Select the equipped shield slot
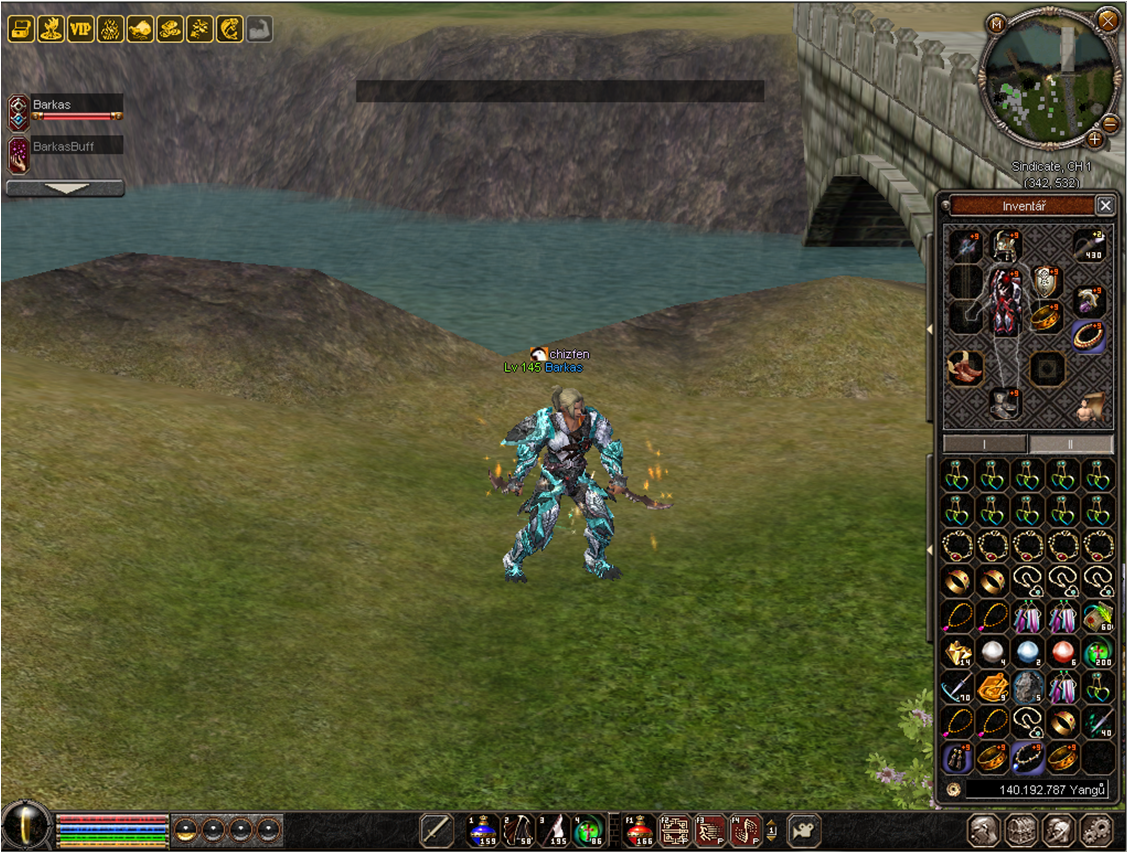Viewport: 1128px width, 853px height. pos(1046,281)
